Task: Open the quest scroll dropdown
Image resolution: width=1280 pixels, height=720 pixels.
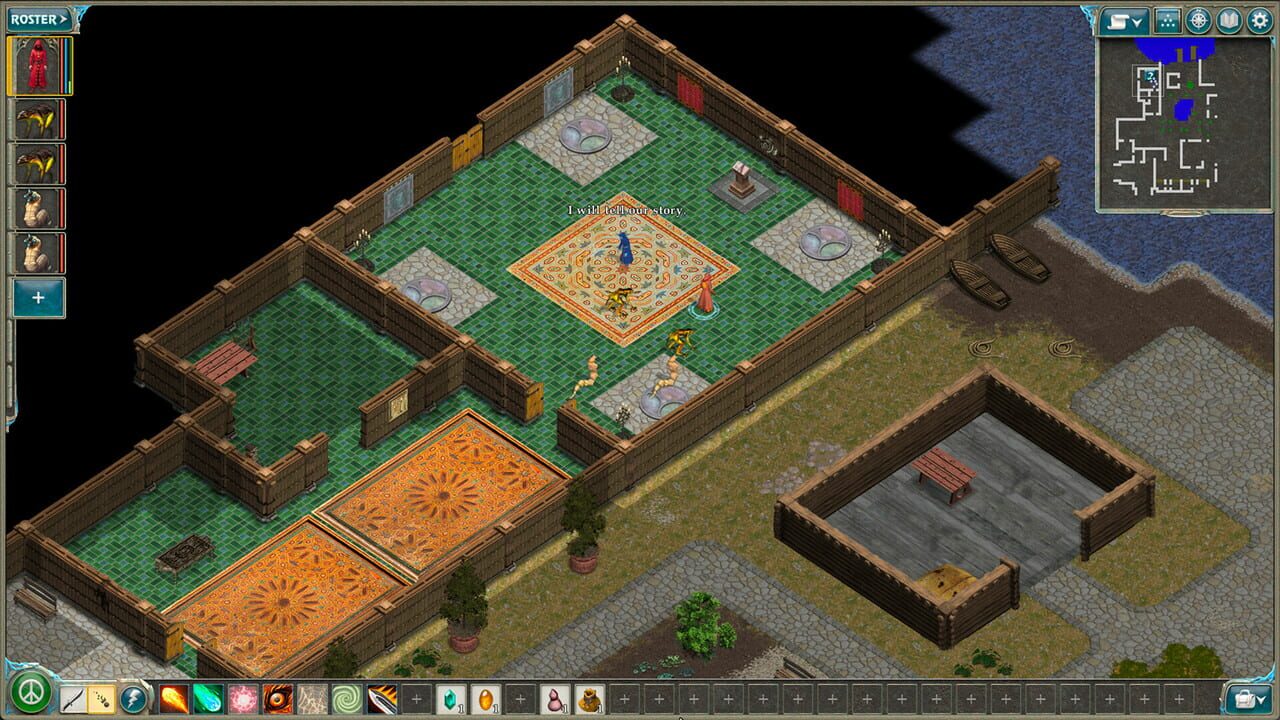Action: pyautogui.click(x=1124, y=18)
